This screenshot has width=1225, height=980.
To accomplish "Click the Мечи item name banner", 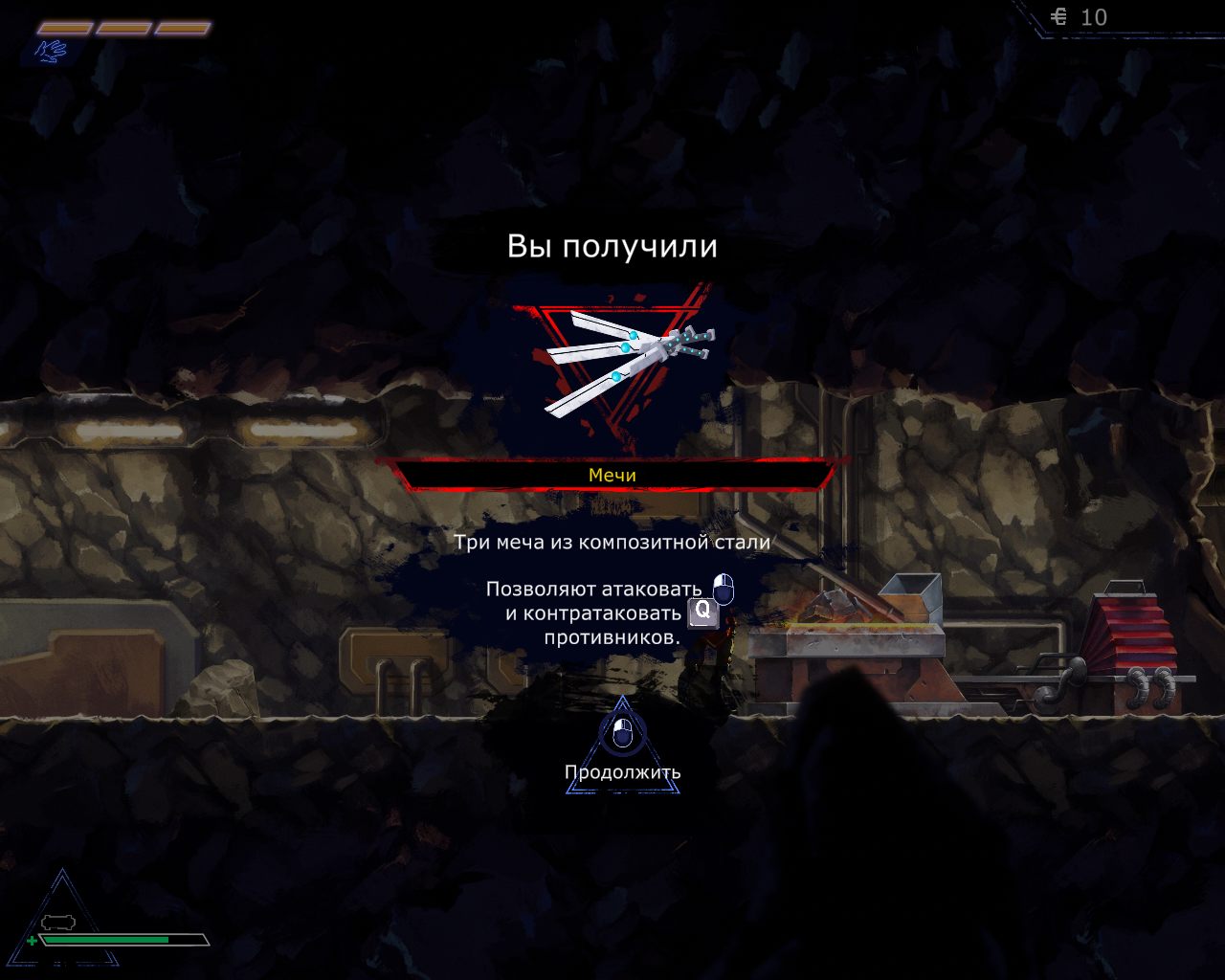I will [613, 475].
